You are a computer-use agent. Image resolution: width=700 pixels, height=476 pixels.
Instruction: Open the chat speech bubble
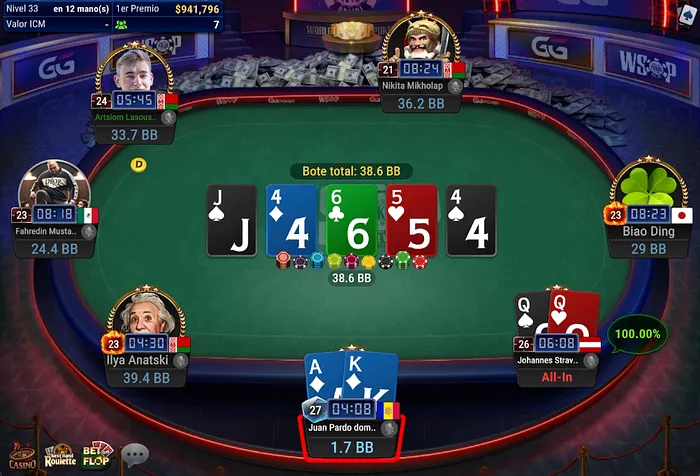135,456
